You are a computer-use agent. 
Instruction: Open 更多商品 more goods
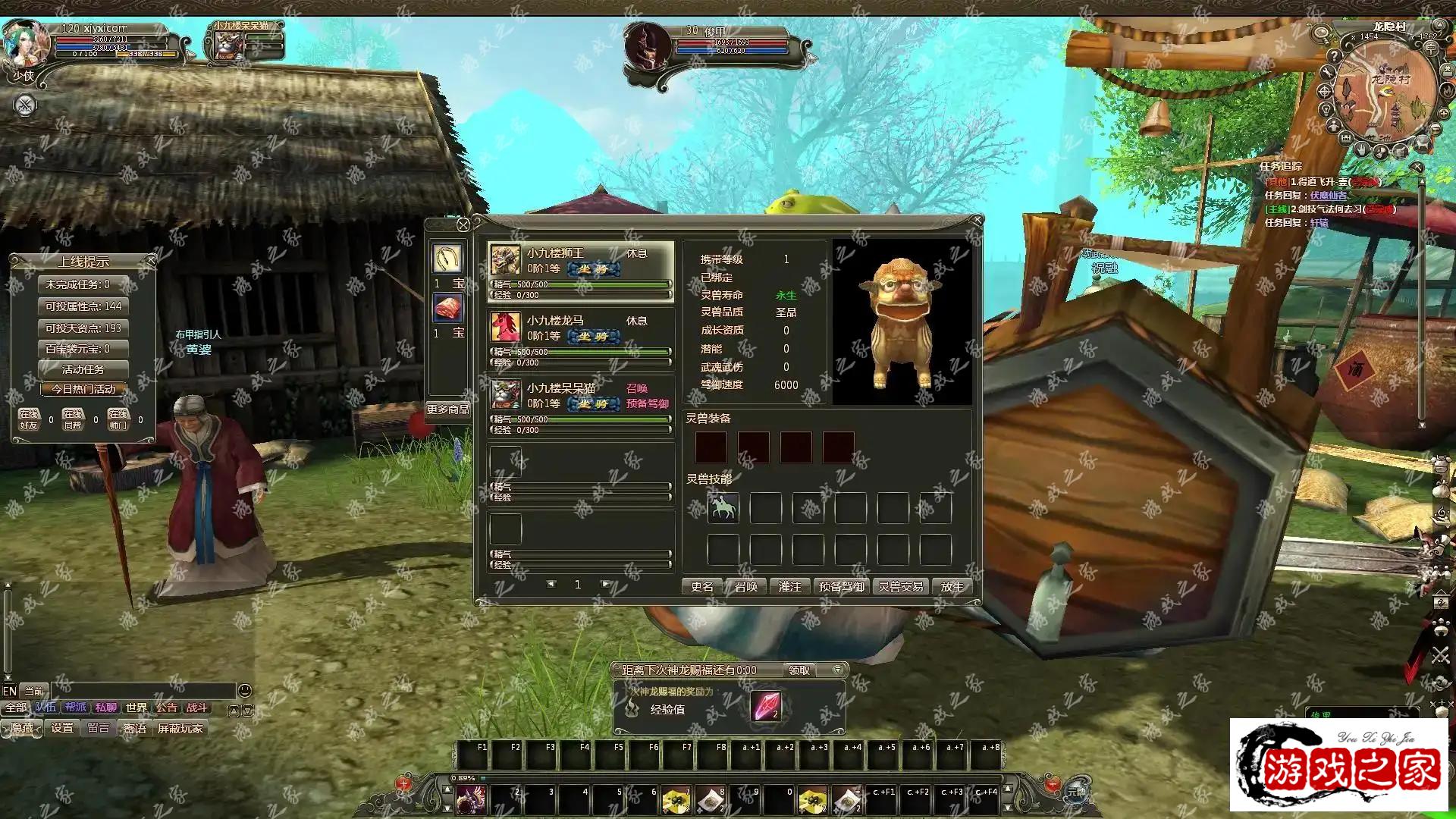pyautogui.click(x=447, y=409)
